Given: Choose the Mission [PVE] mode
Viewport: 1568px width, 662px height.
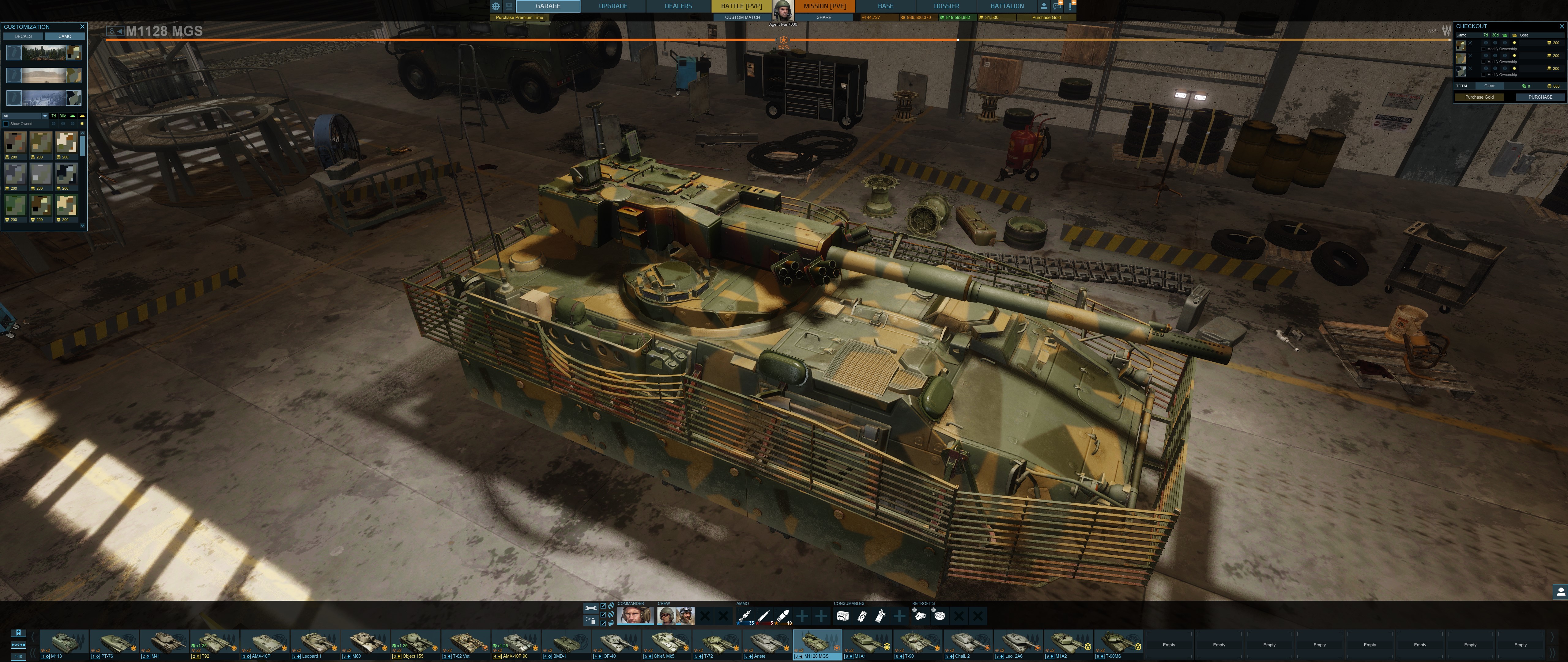Looking at the screenshot, I should [x=825, y=6].
